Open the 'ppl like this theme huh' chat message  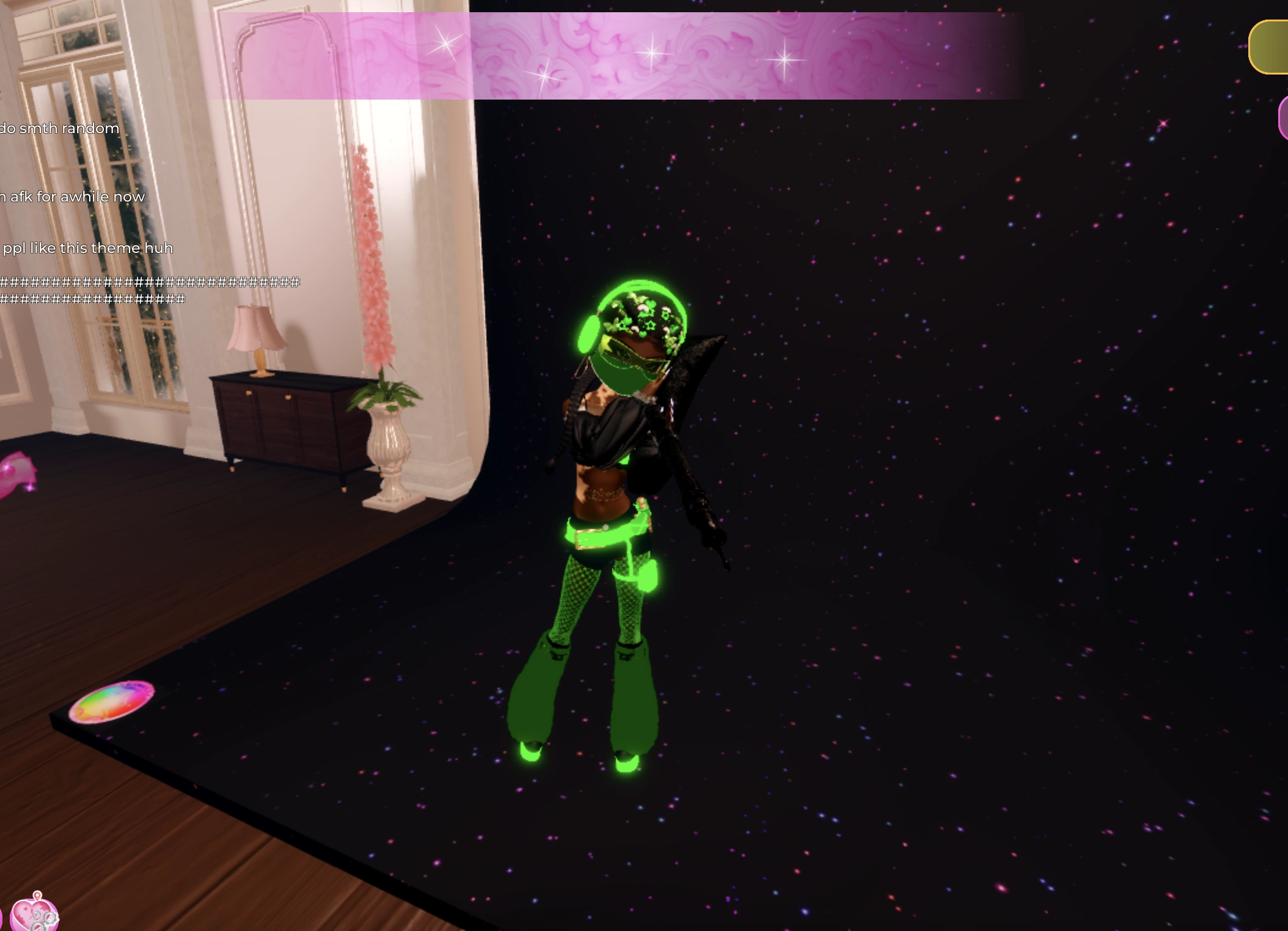pyautogui.click(x=86, y=247)
